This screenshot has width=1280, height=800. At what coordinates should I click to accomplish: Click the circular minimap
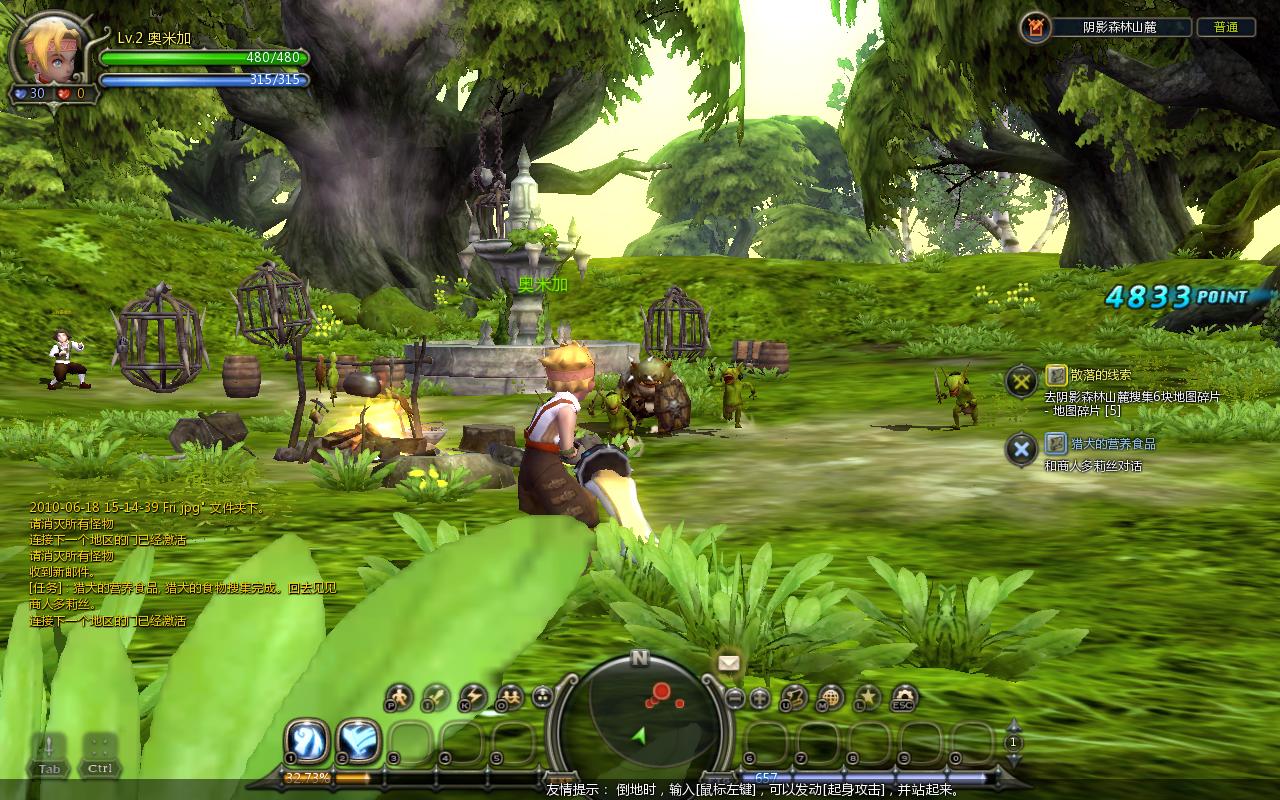[x=640, y=718]
